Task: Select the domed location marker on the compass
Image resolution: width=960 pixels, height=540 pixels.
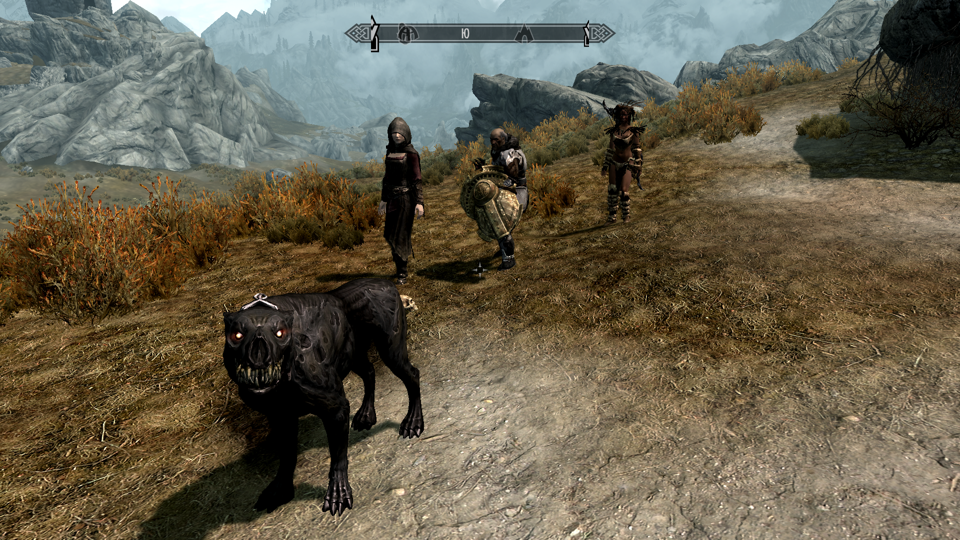Action: [405, 33]
